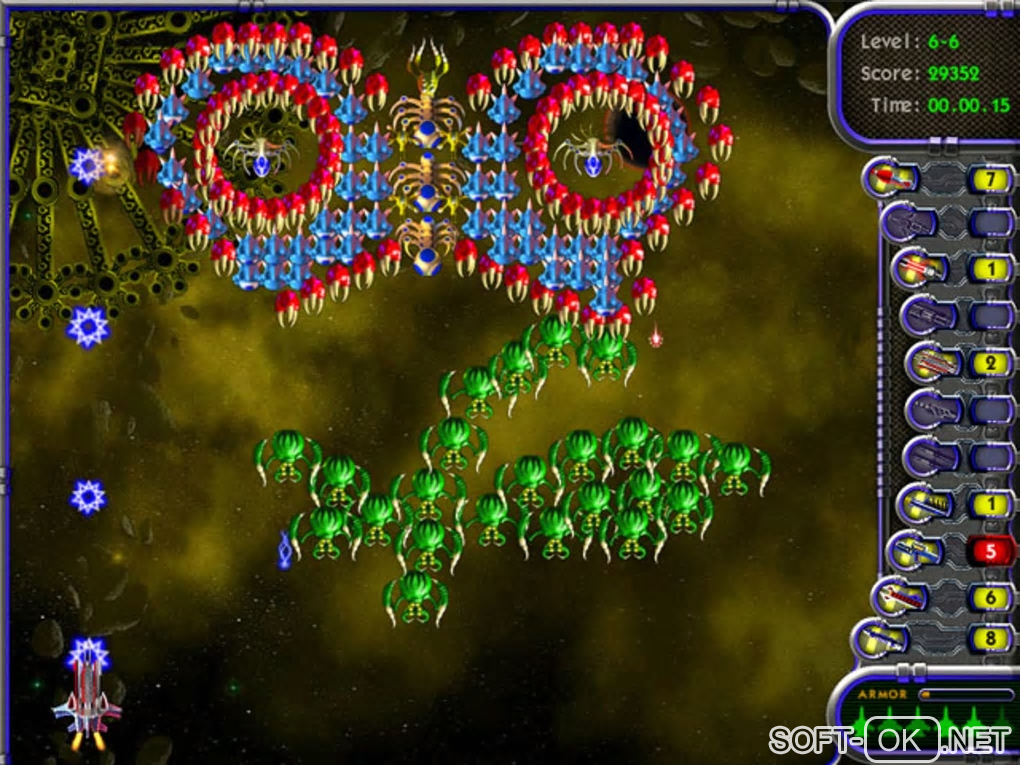
Task: Pick the weapon icon with count 8
Action: 880,637
